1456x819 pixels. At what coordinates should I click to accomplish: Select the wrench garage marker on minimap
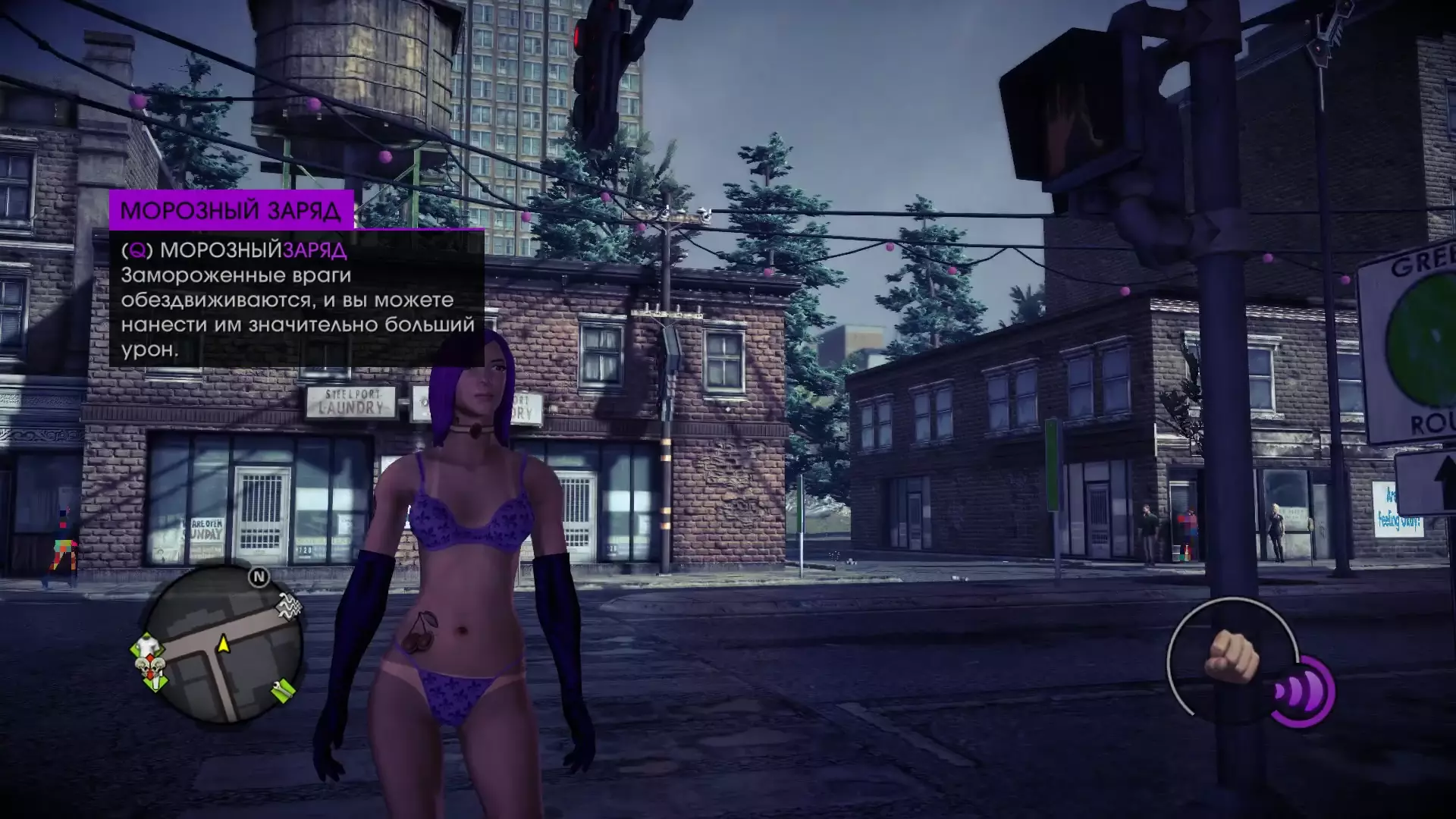284,689
